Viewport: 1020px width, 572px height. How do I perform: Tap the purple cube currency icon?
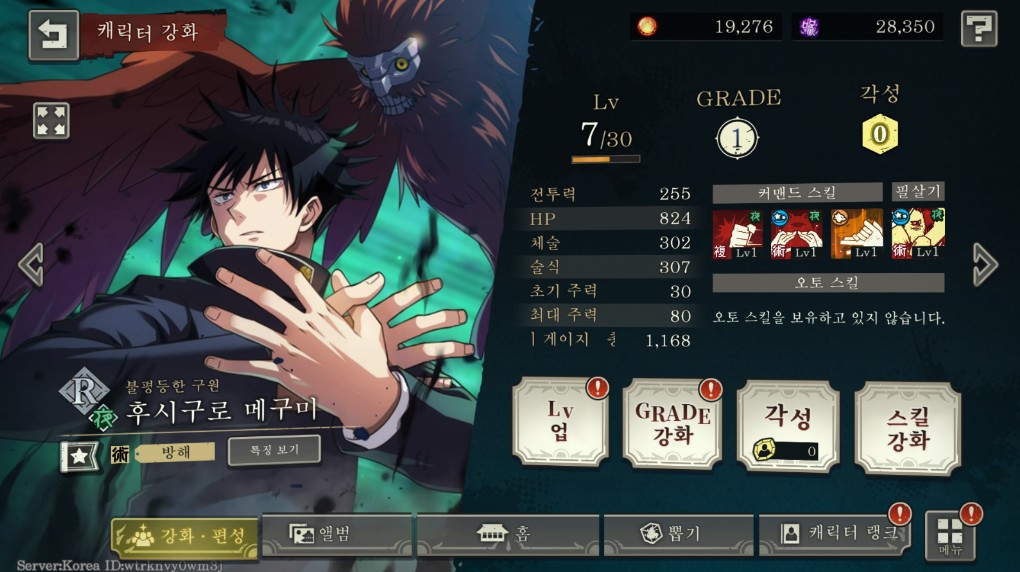(809, 27)
